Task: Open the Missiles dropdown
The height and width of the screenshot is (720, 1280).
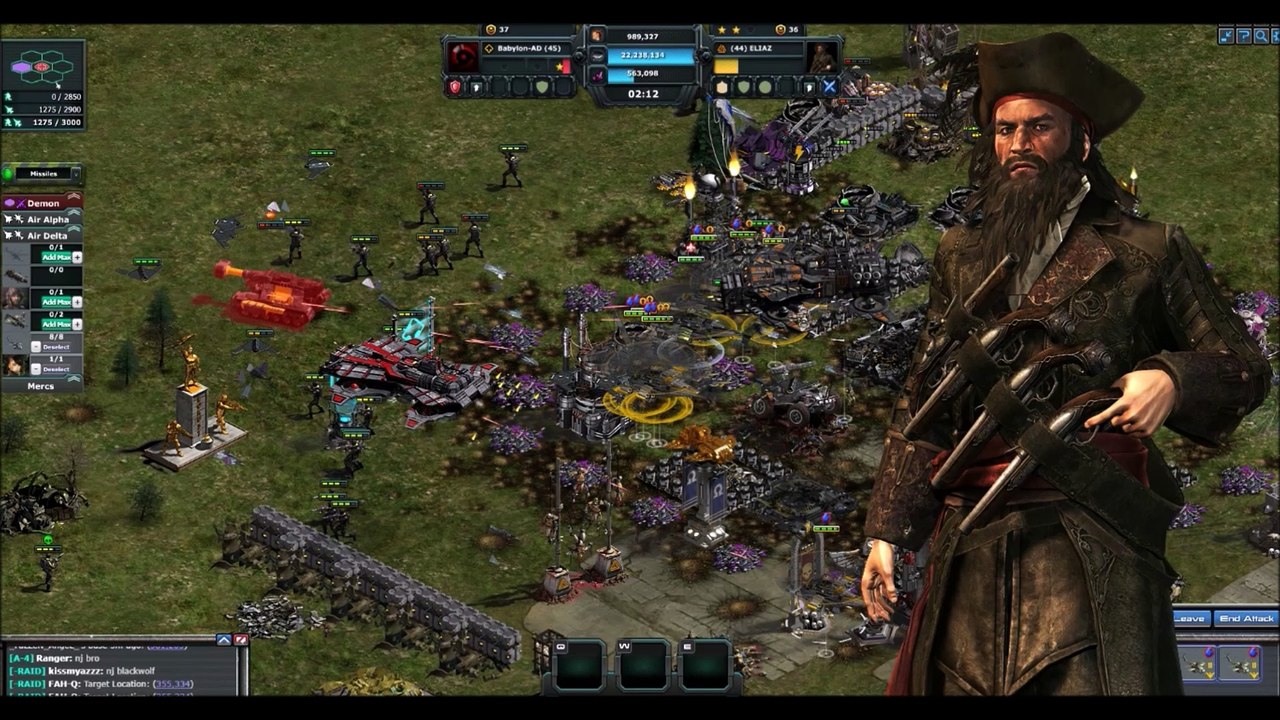Action: (x=43, y=174)
